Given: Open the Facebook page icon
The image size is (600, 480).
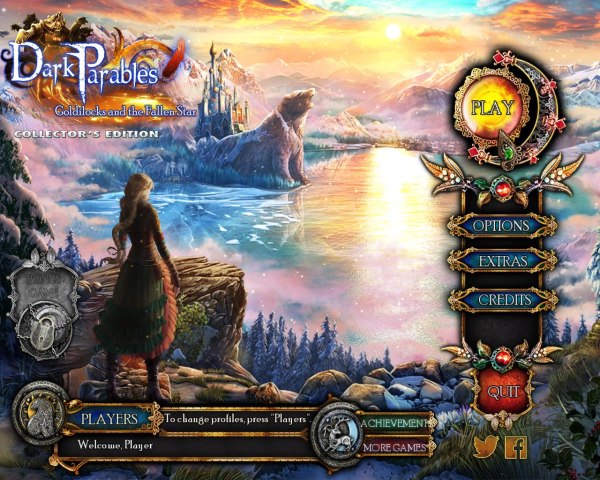Looking at the screenshot, I should coord(516,447).
